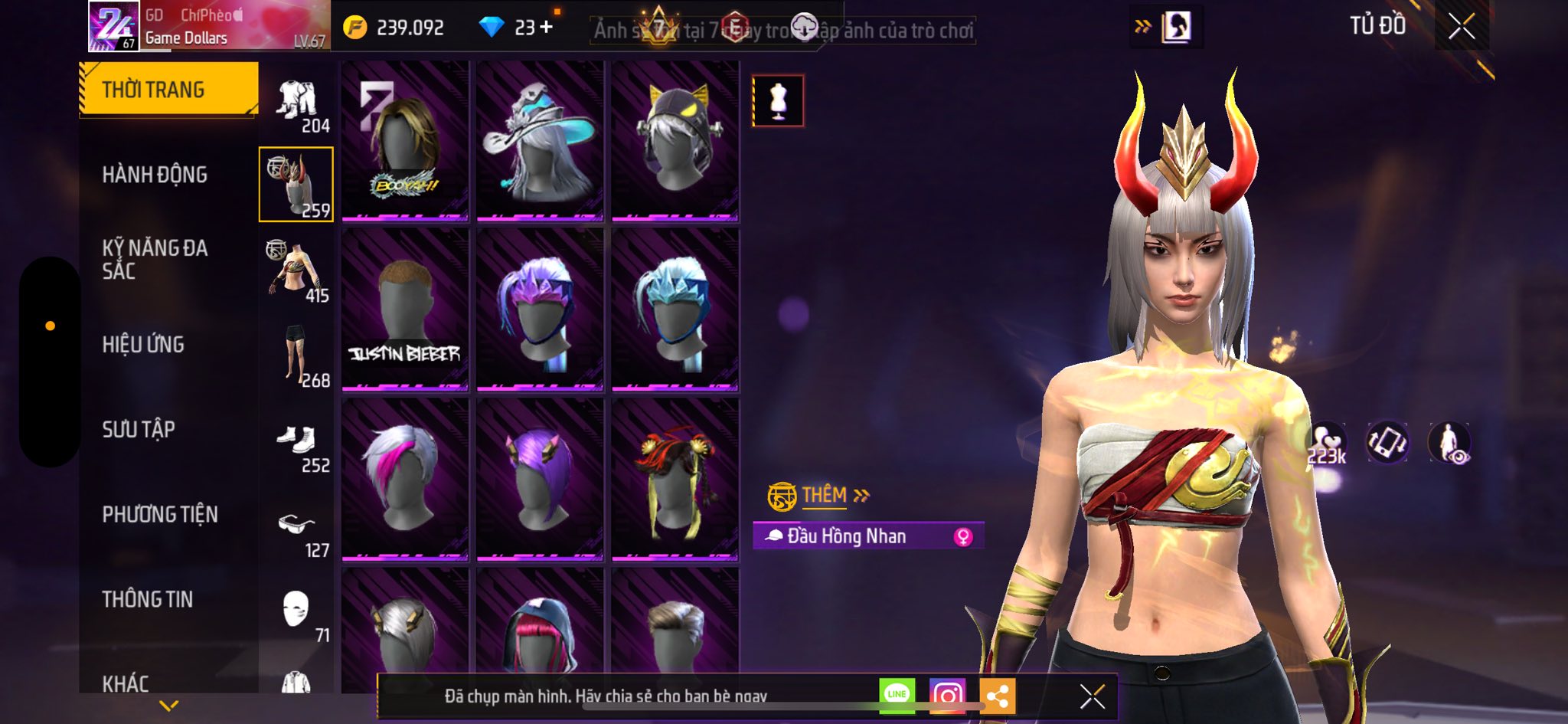Viewport: 1568px width, 724px height.
Task: Open the Sưu Tập collection section
Action: click(139, 430)
